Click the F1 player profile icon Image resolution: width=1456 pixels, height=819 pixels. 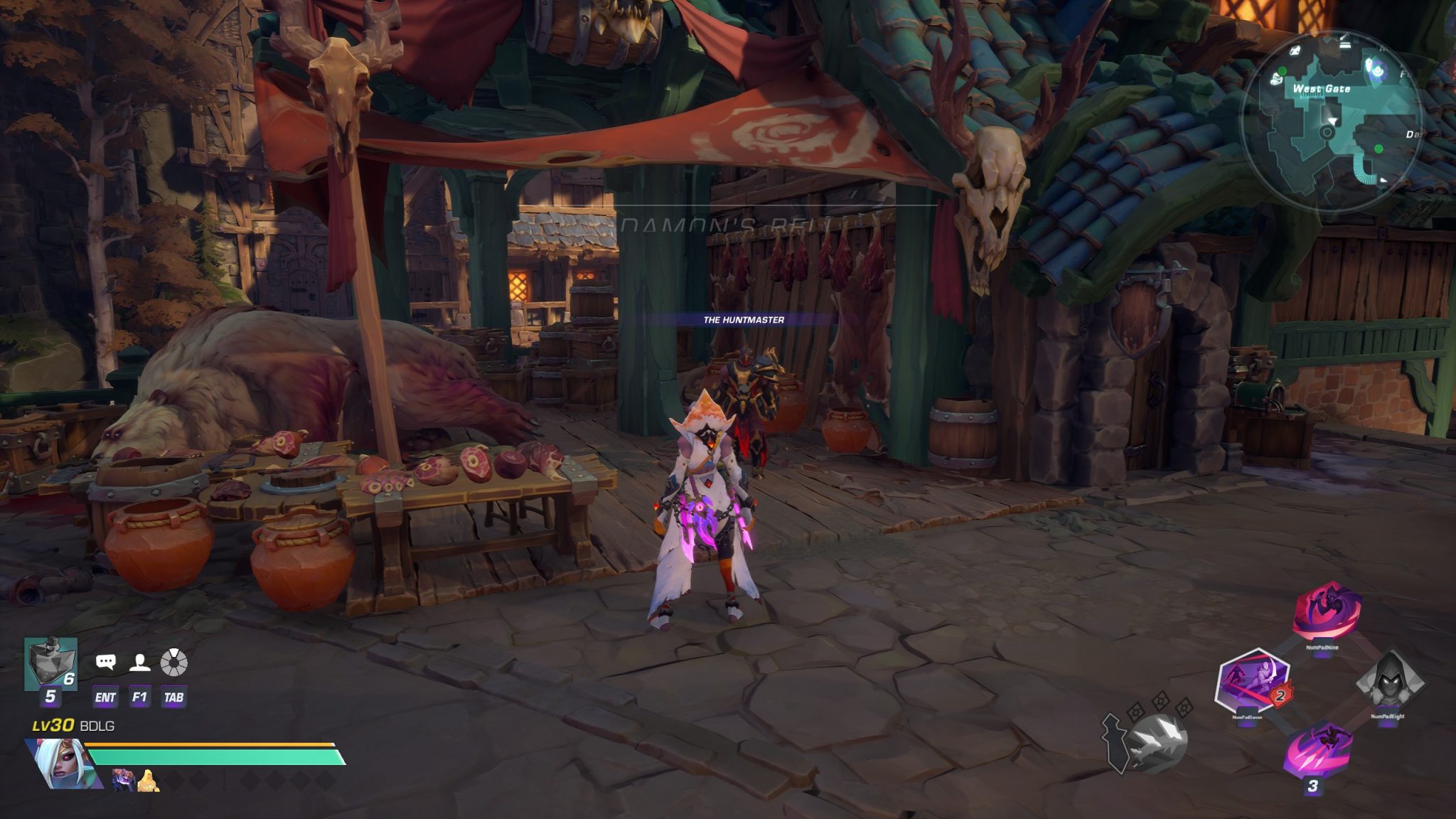pos(140,663)
